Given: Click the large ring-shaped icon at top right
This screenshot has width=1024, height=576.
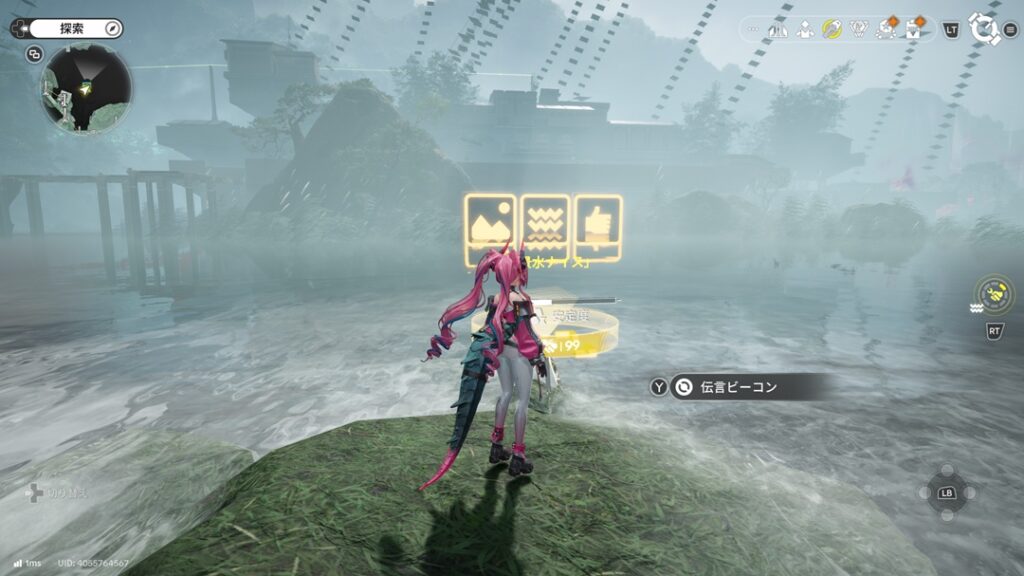Looking at the screenshot, I should (x=984, y=28).
